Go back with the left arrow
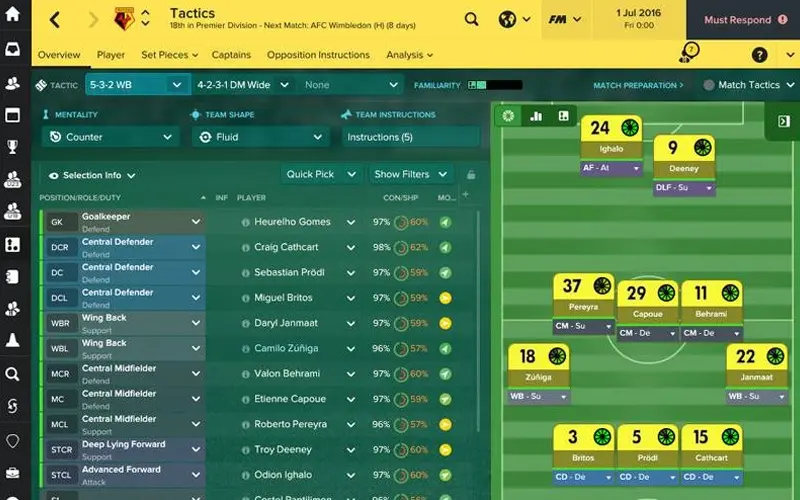The height and width of the screenshot is (500, 800). (55, 20)
